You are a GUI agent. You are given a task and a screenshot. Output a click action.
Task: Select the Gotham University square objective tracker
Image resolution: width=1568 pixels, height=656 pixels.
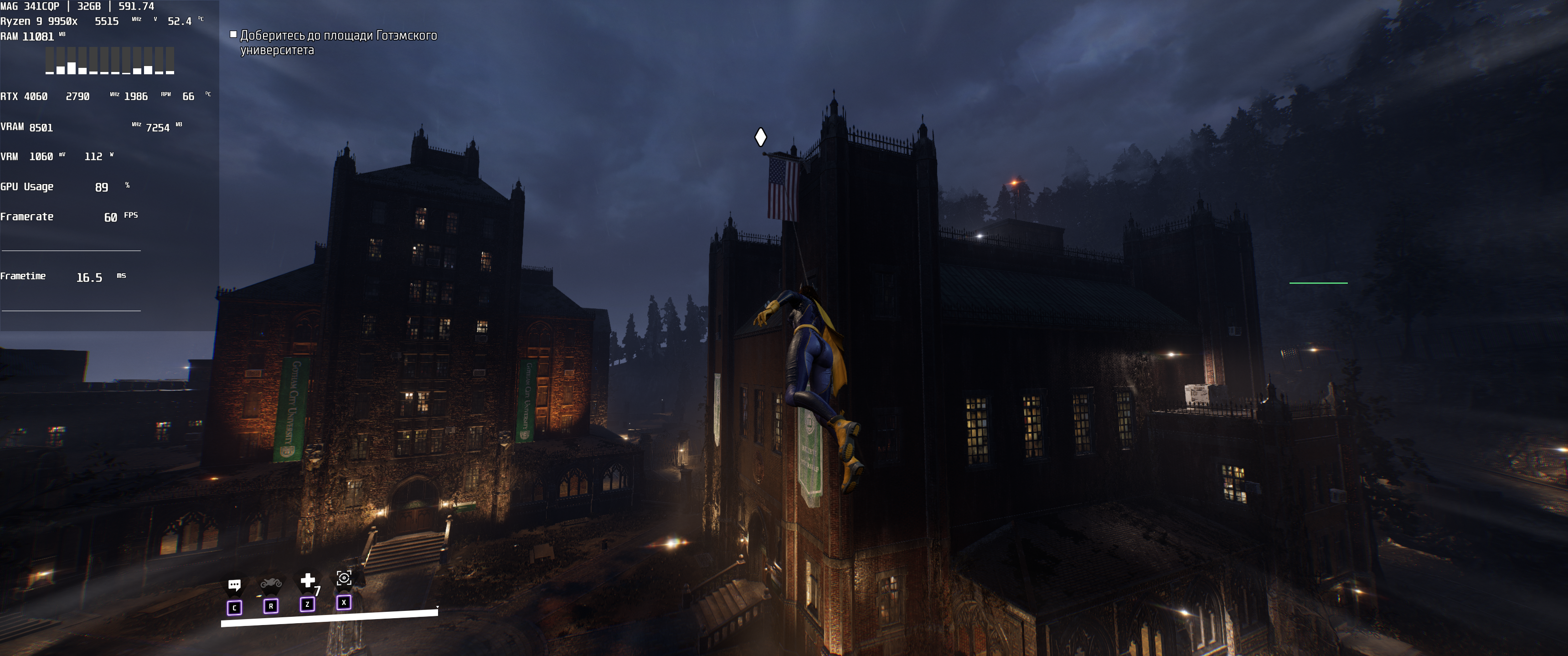pos(338,43)
